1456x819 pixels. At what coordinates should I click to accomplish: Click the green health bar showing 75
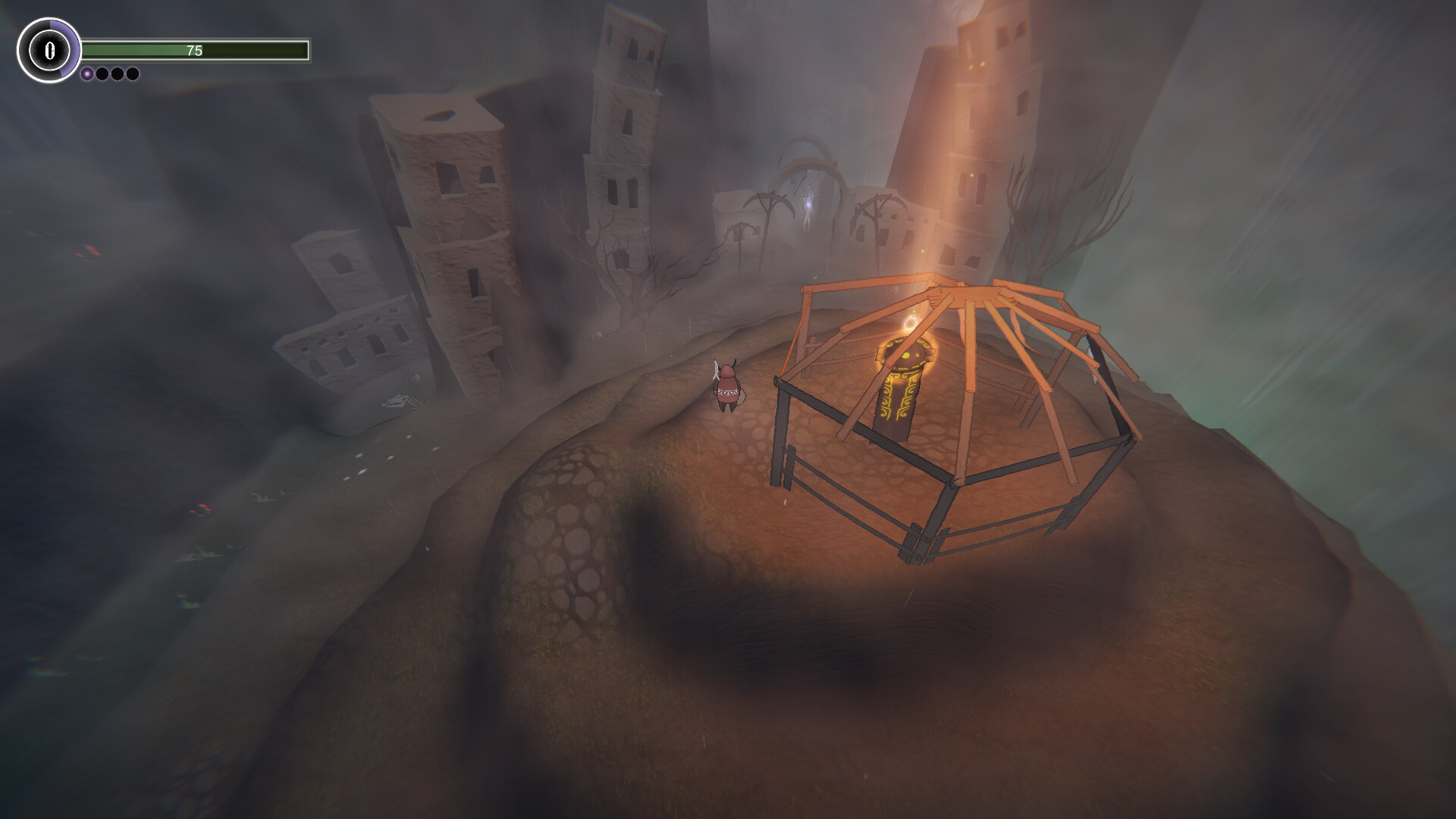pyautogui.click(x=196, y=49)
